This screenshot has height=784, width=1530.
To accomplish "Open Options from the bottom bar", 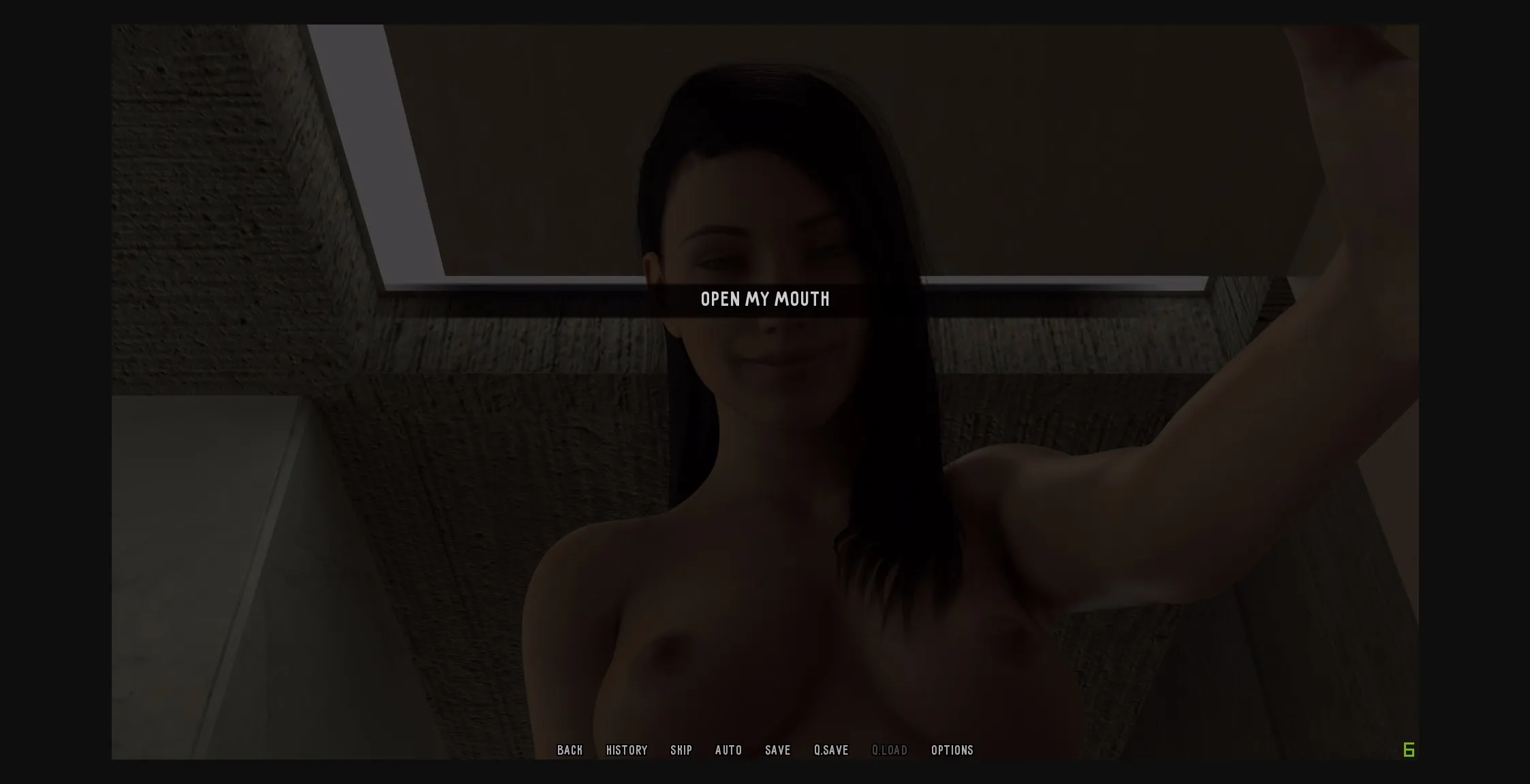I will pyautogui.click(x=952, y=750).
